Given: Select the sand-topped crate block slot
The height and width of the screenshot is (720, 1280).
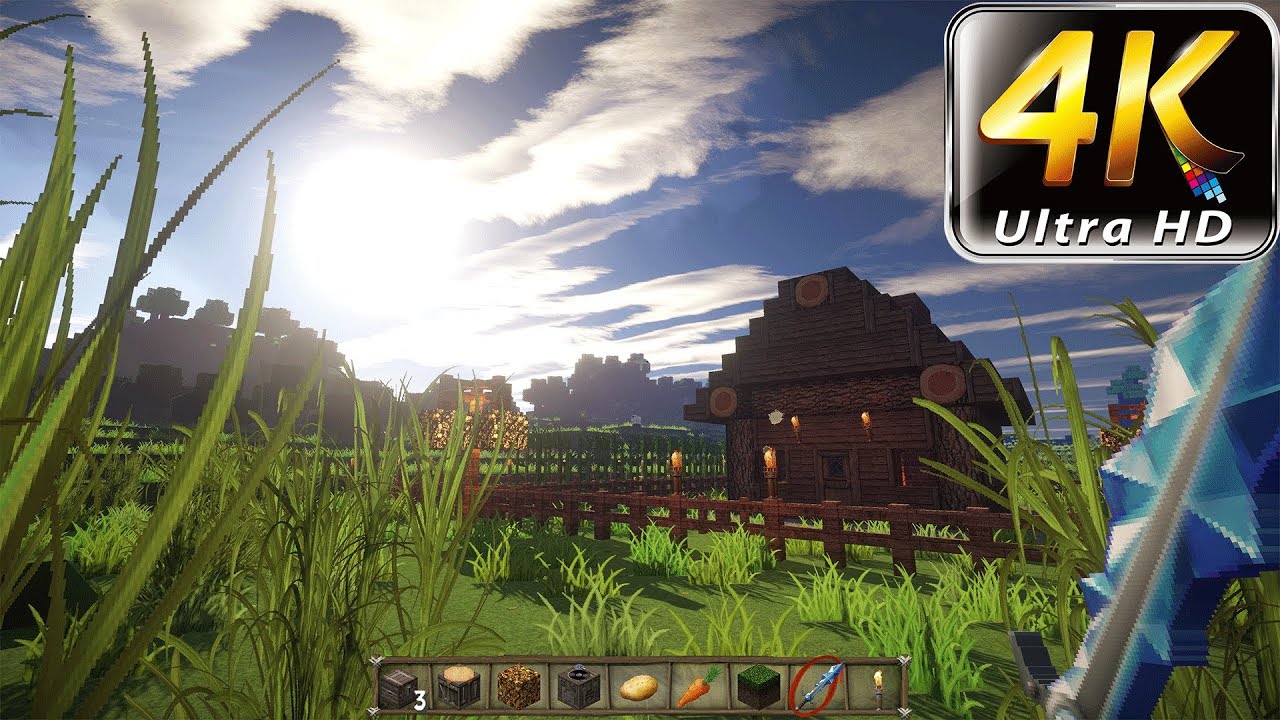Looking at the screenshot, I should 460,688.
